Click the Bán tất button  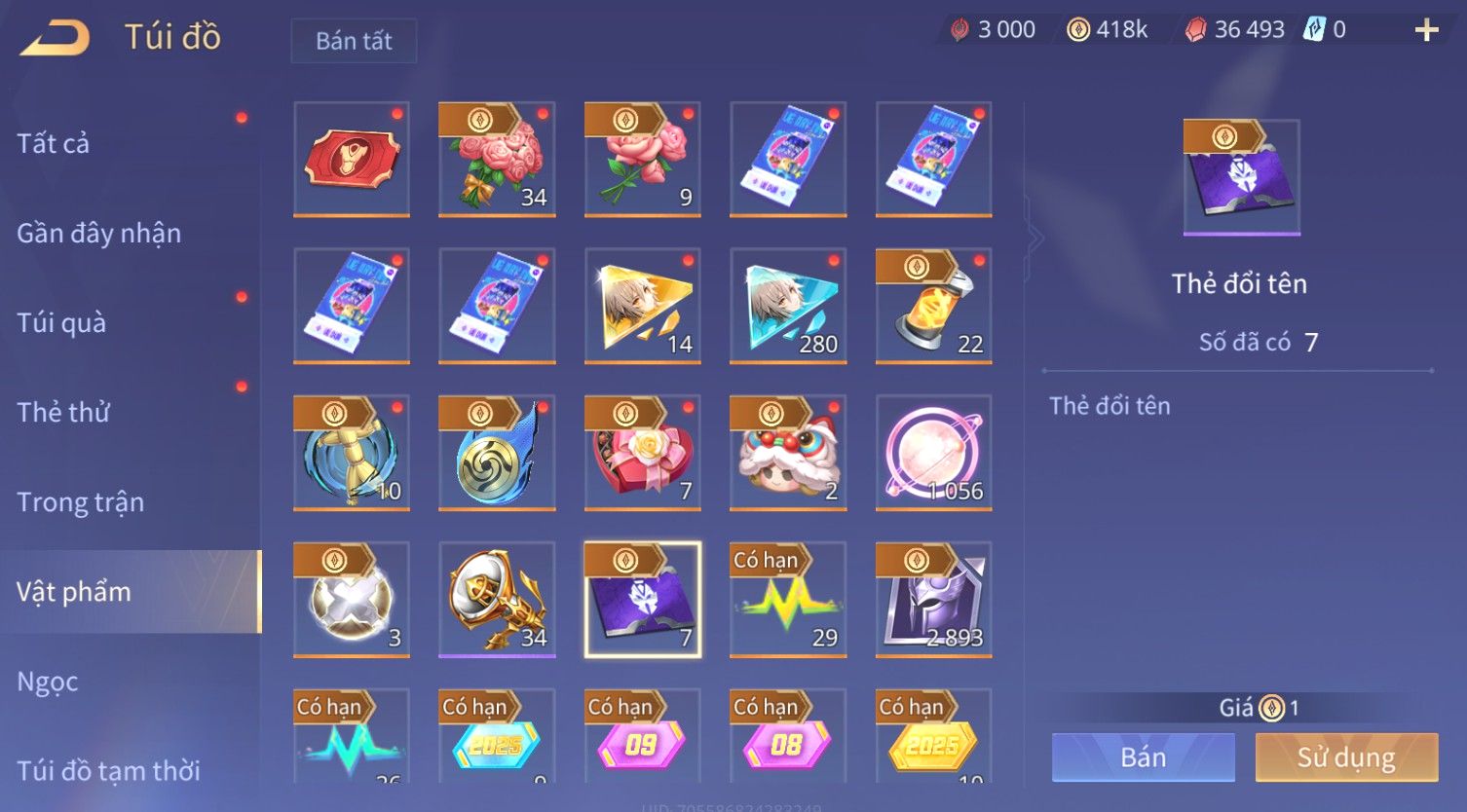click(x=354, y=41)
